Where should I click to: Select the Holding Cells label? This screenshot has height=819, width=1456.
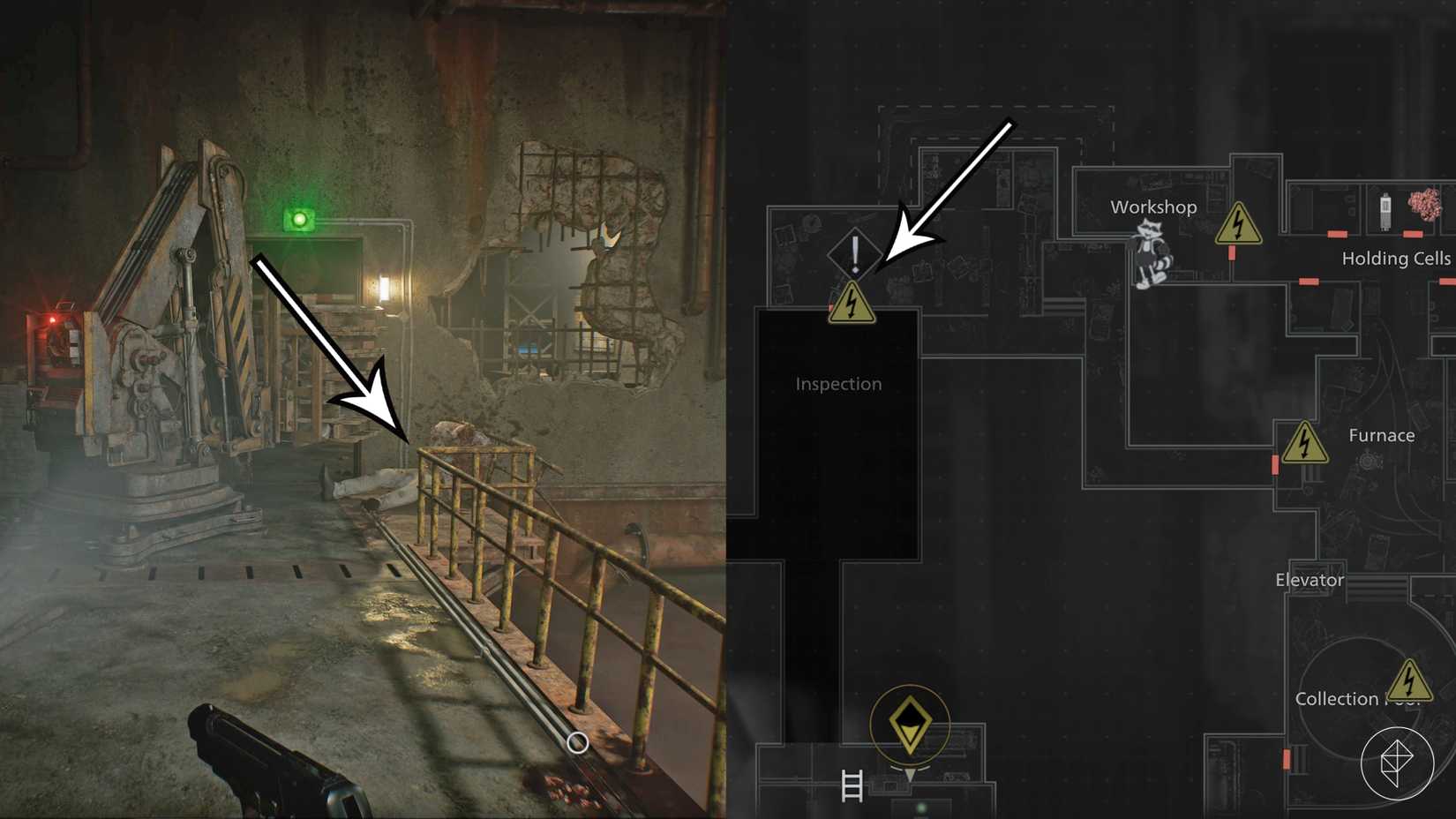coord(1396,258)
